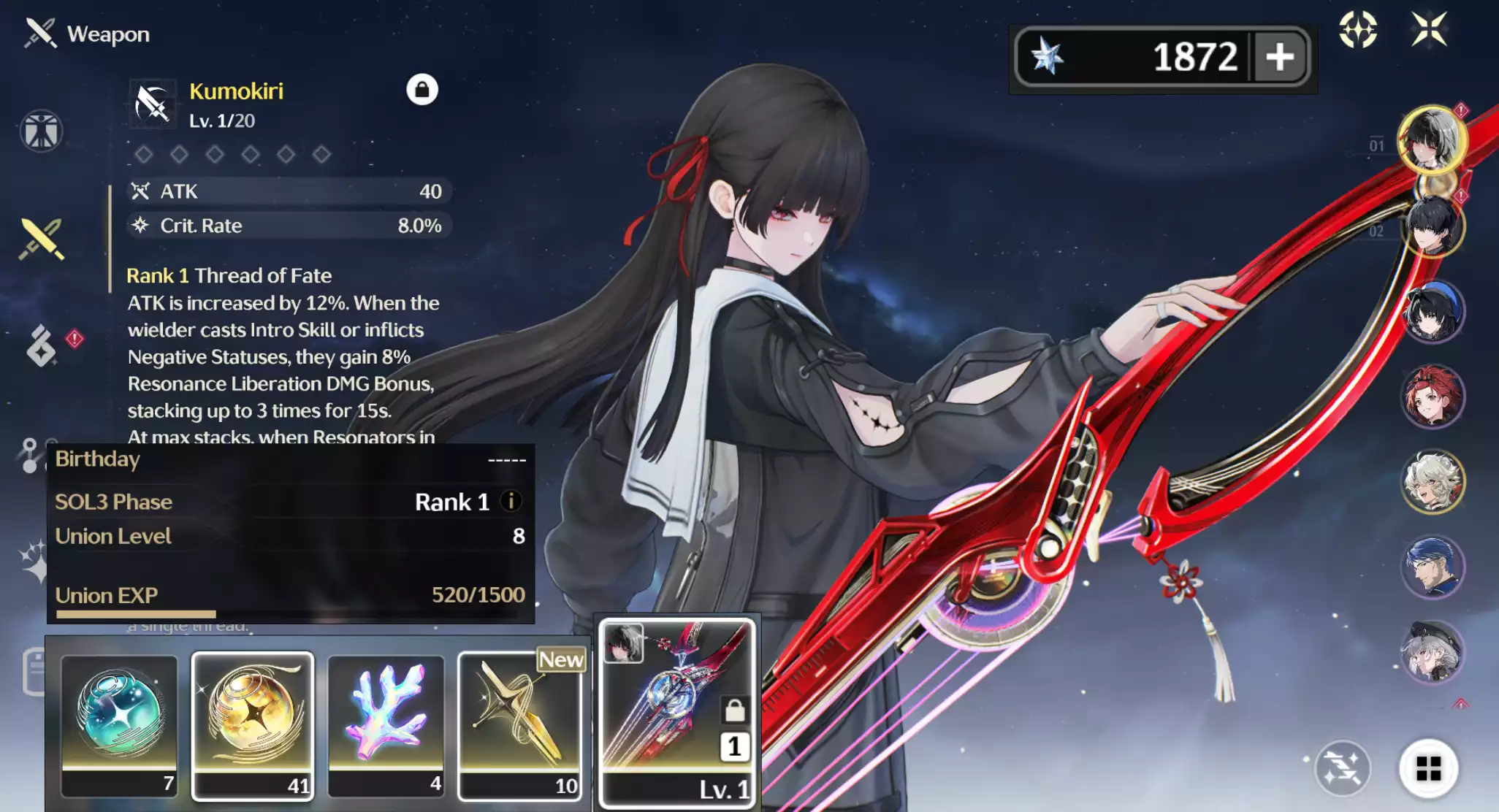Choose the iridescent coral material slot

(x=386, y=724)
